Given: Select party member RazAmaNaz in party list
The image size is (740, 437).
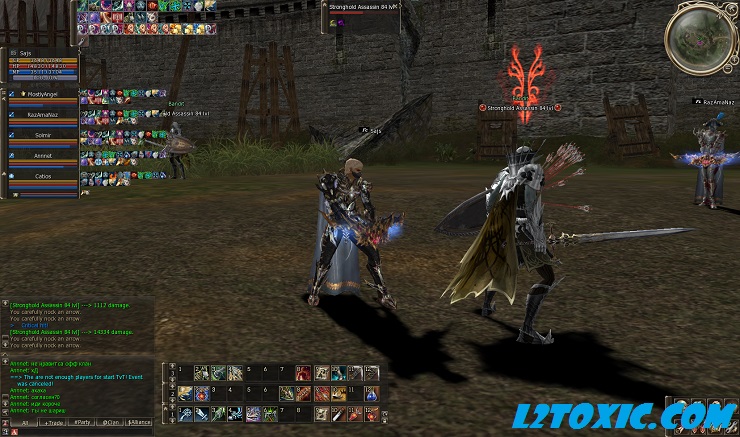Looking at the screenshot, I should 41,115.
